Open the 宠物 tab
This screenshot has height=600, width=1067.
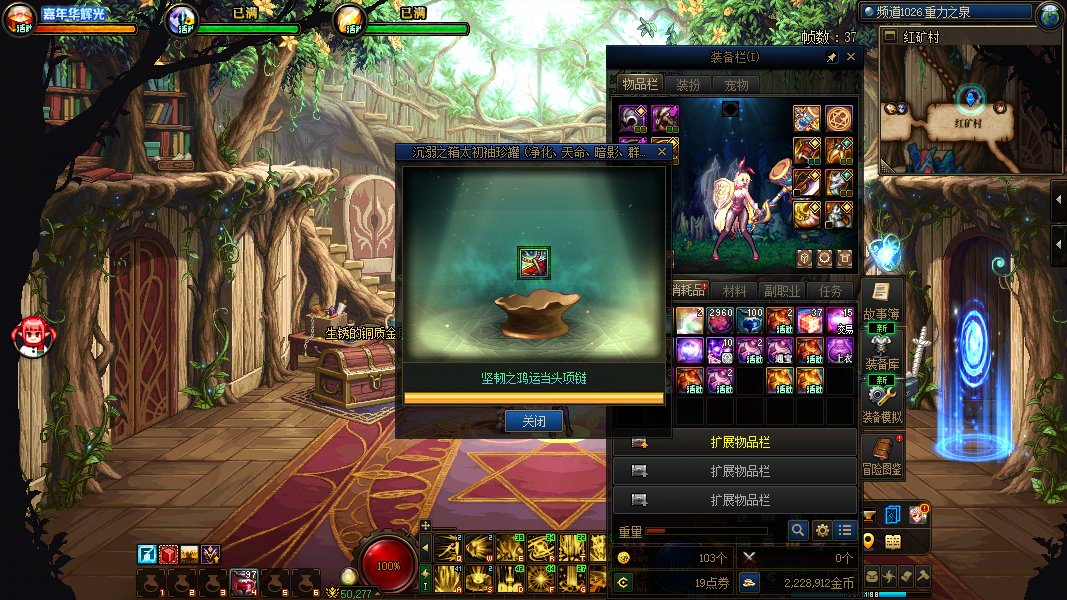click(736, 85)
